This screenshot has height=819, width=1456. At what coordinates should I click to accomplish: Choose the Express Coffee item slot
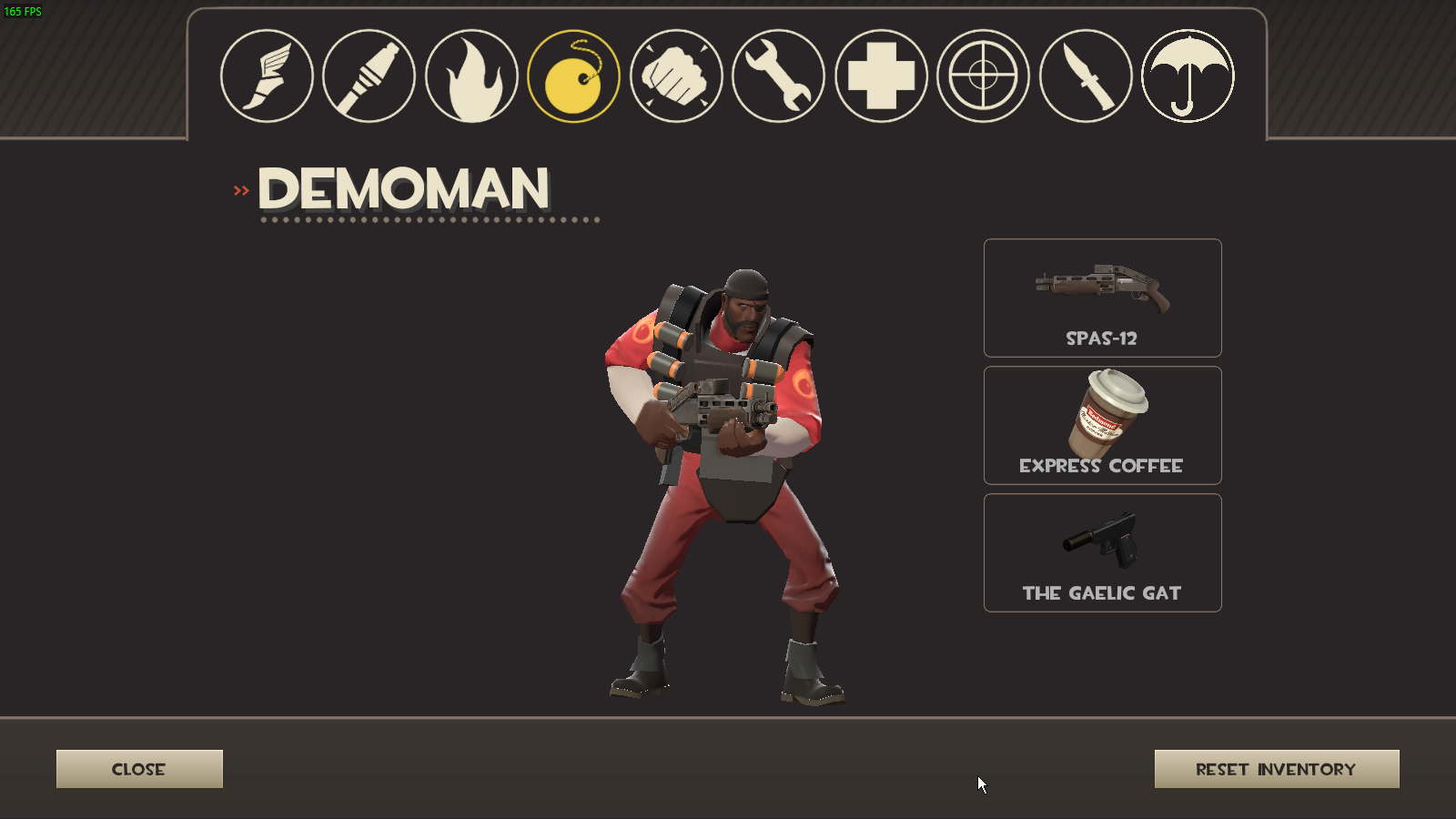(1102, 425)
